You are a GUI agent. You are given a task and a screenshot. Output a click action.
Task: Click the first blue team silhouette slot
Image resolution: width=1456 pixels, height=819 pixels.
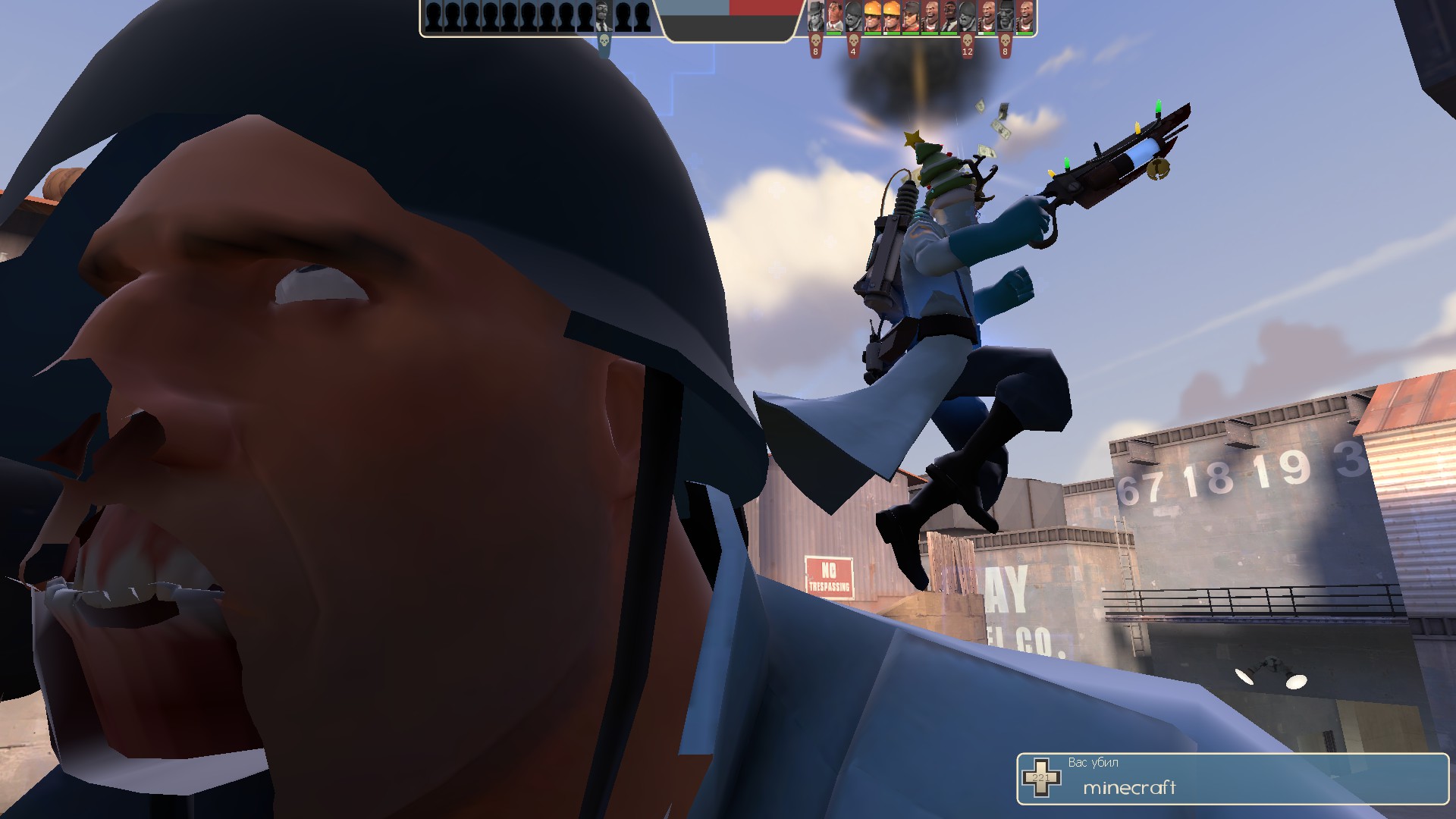433,15
